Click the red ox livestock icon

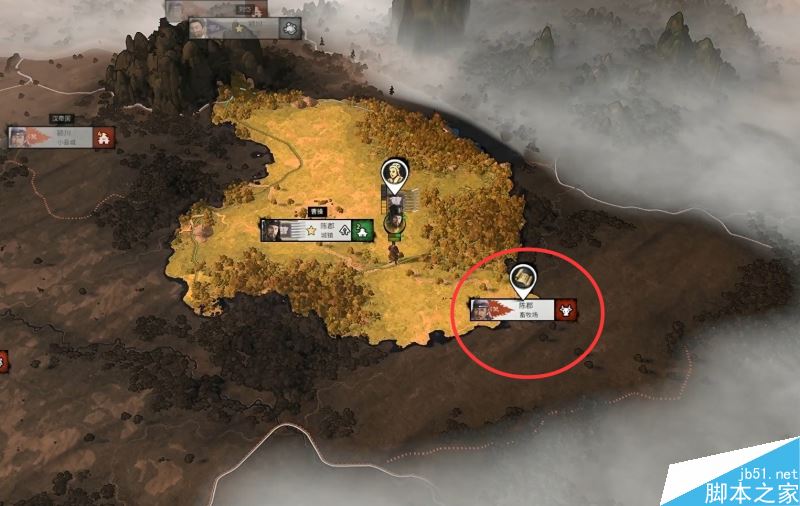tap(567, 308)
